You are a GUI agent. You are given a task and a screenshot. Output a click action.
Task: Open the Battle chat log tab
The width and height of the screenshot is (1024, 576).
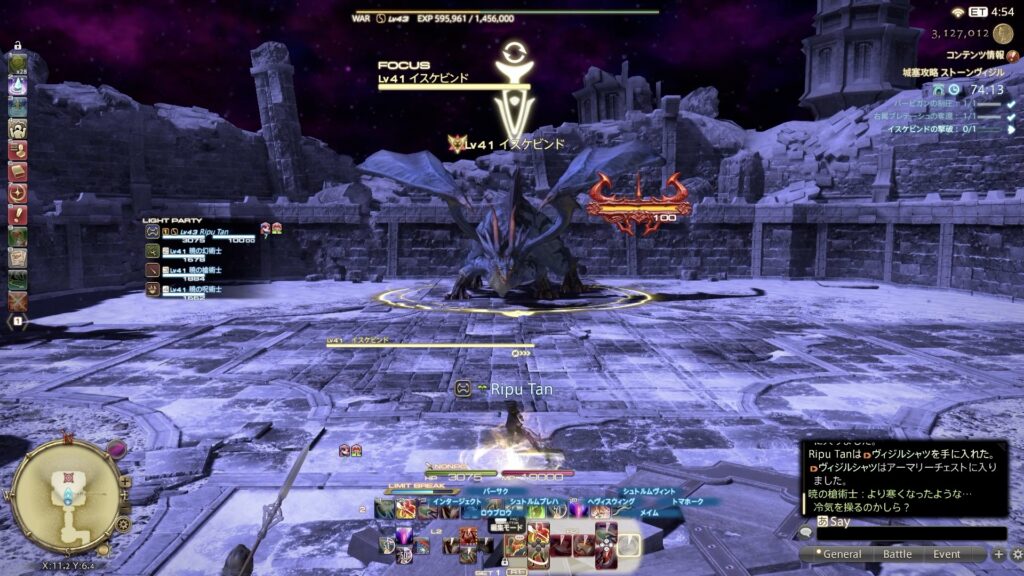(897, 554)
